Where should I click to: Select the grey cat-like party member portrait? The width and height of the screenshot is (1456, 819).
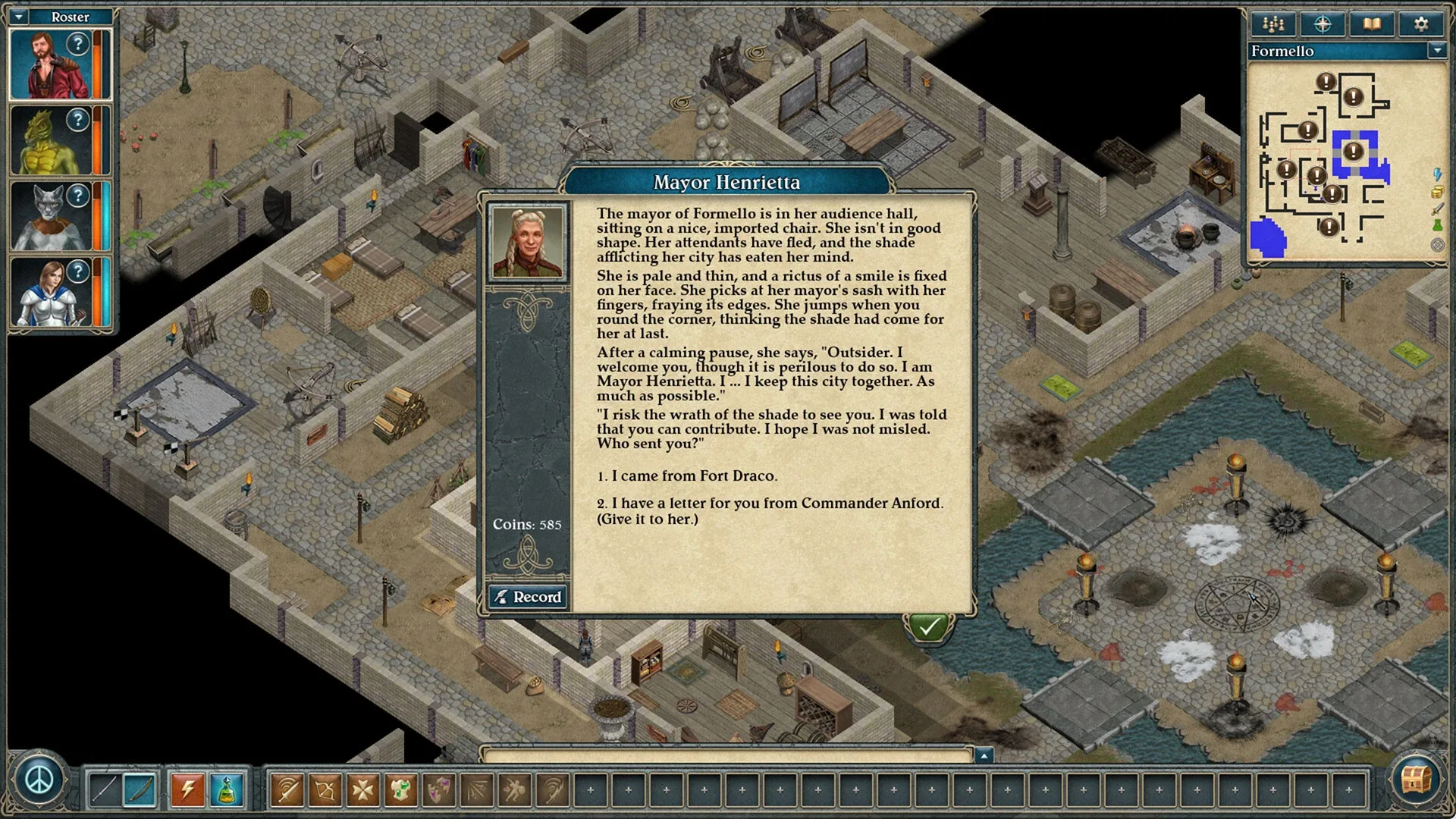coord(50,217)
